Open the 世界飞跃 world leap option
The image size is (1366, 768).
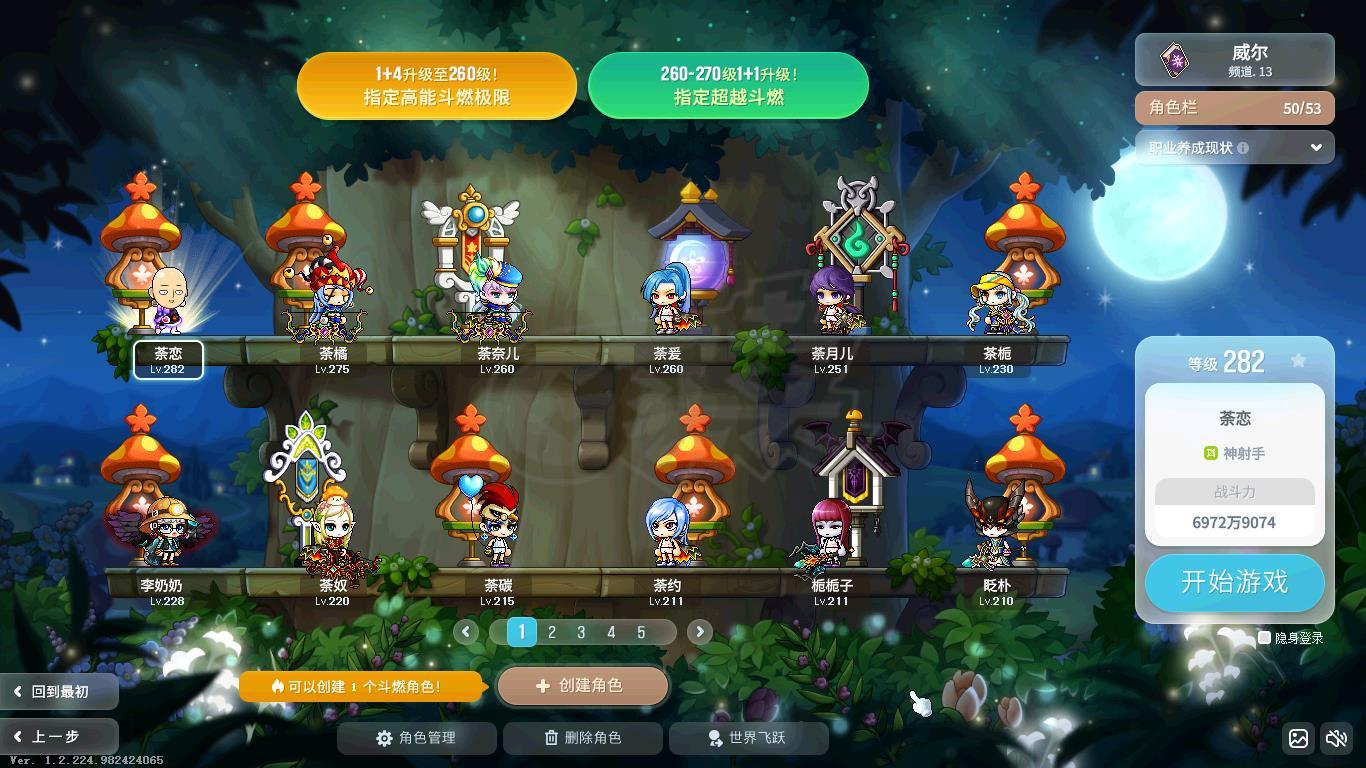coord(748,738)
